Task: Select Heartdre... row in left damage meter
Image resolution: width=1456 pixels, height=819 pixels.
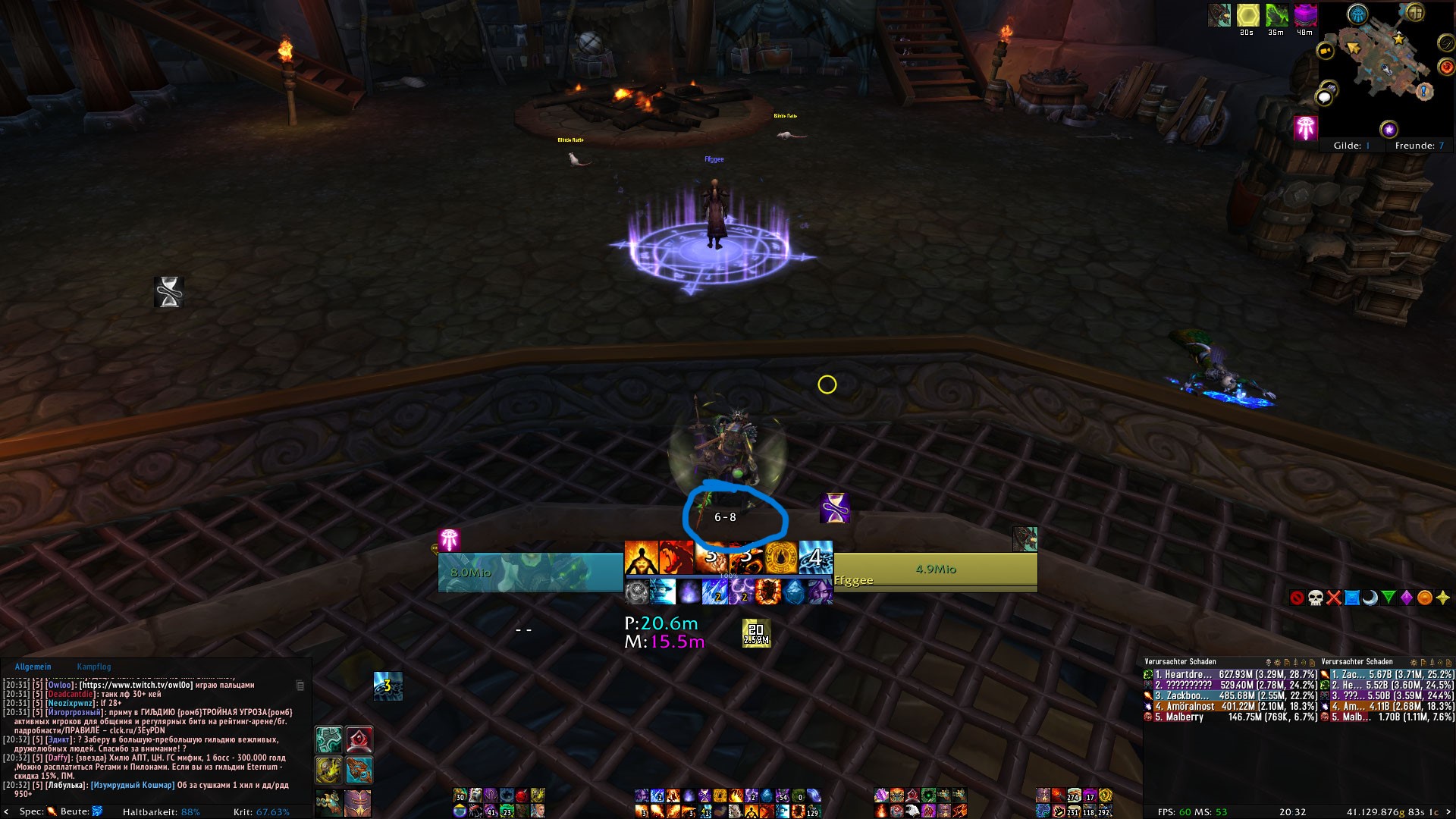Action: pos(1230,674)
